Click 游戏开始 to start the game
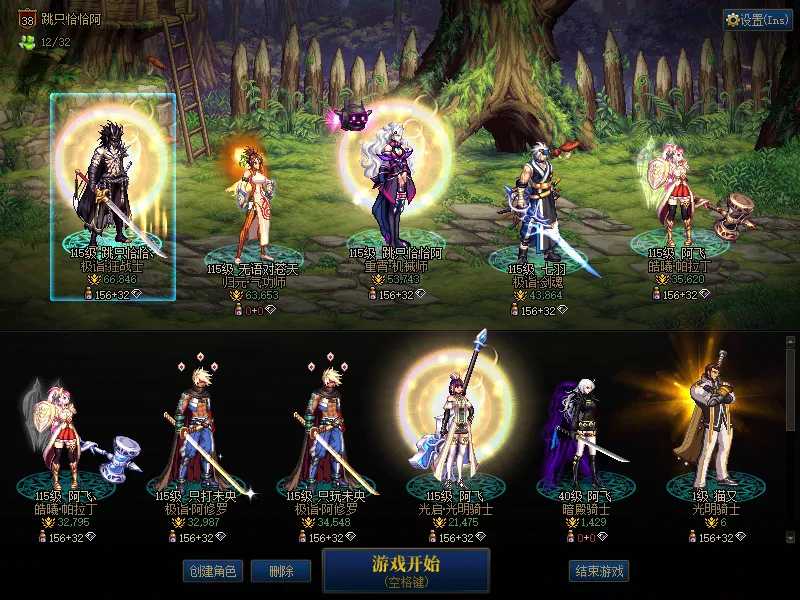 click(406, 570)
